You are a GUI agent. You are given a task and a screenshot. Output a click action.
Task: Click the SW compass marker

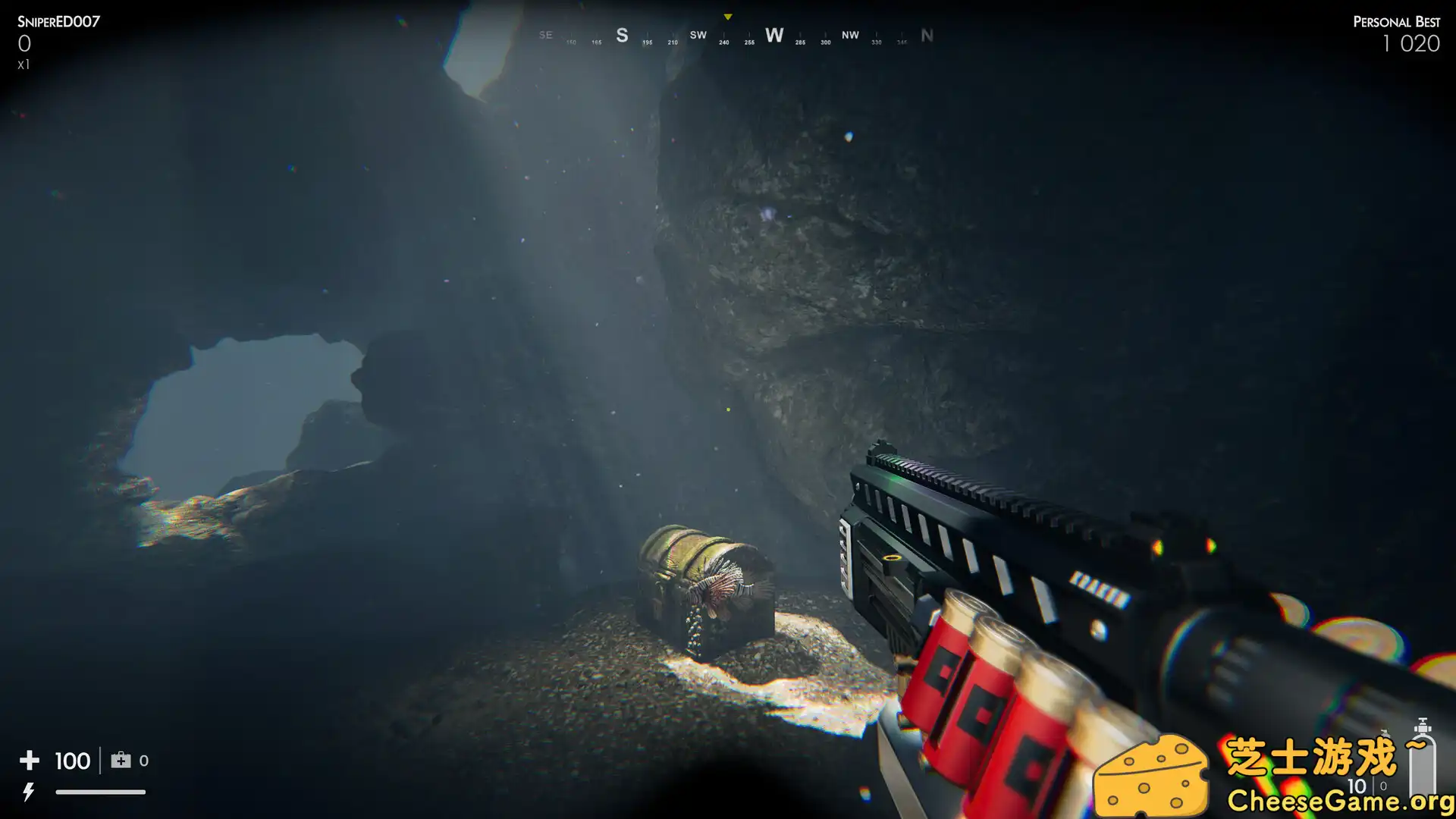[x=698, y=35]
